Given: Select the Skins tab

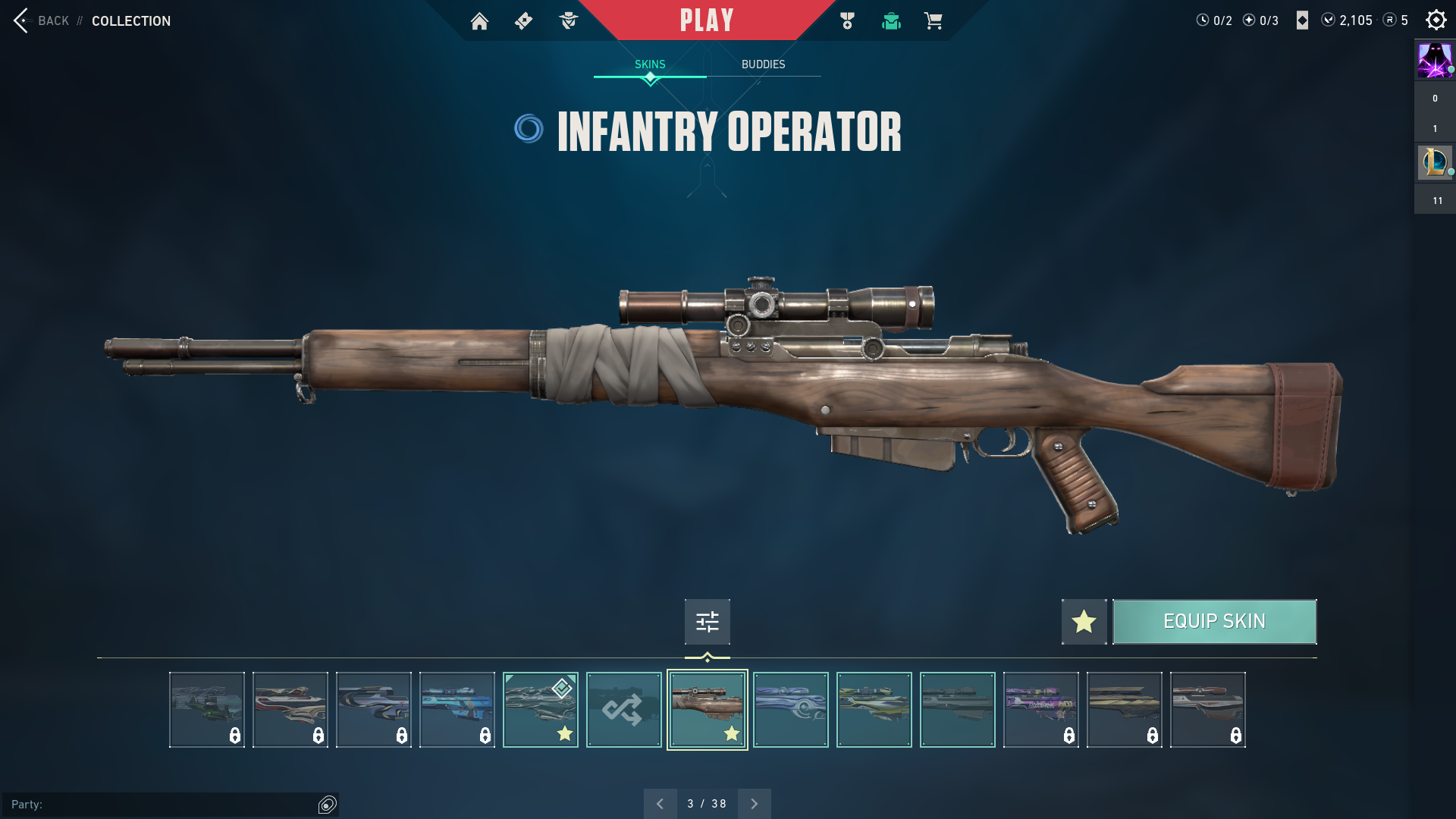Looking at the screenshot, I should click(650, 64).
